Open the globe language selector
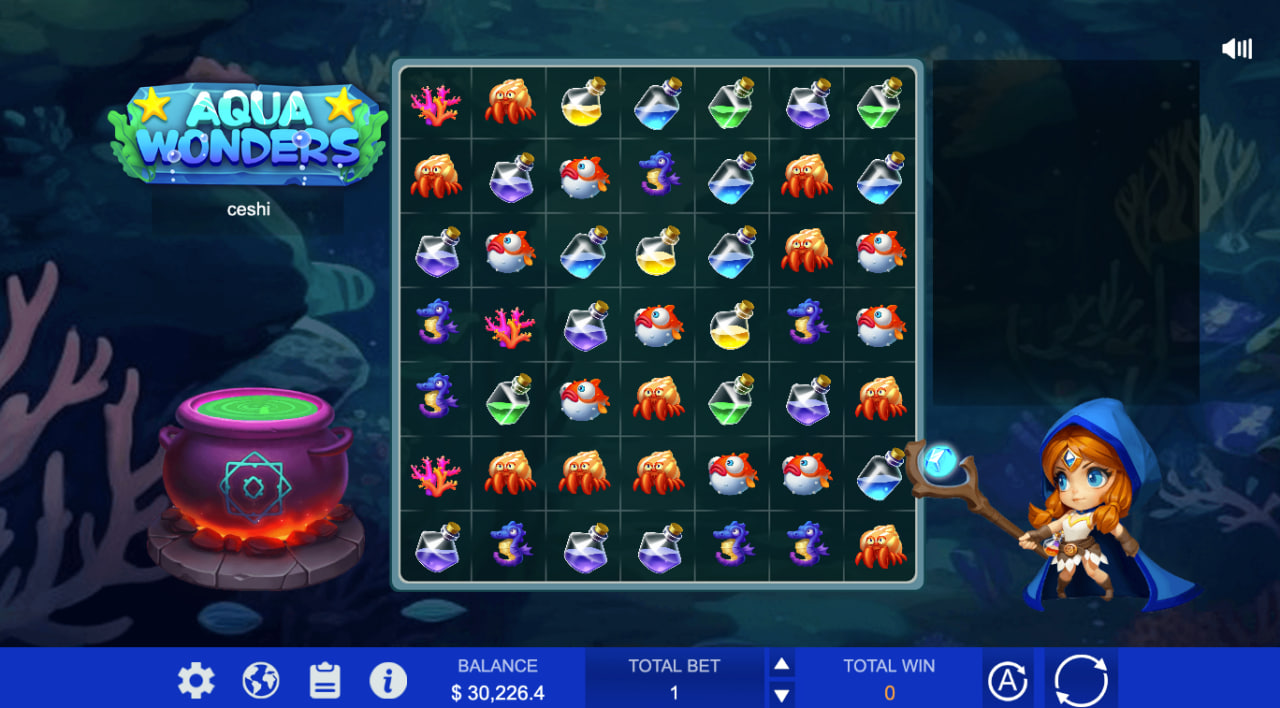Screen dimensions: 1280x708 261,681
